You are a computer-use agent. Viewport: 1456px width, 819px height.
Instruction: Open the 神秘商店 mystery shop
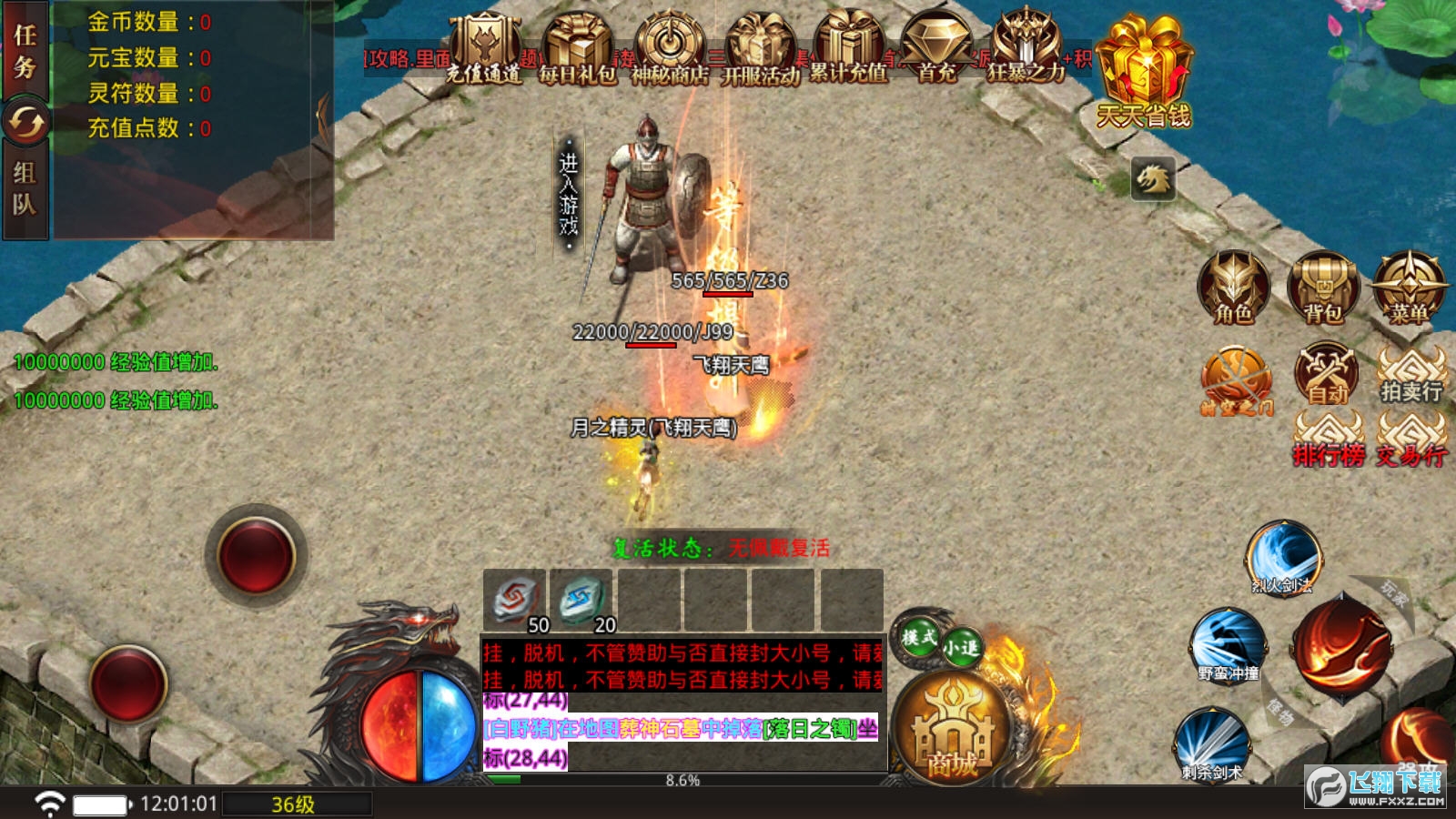coord(670,50)
